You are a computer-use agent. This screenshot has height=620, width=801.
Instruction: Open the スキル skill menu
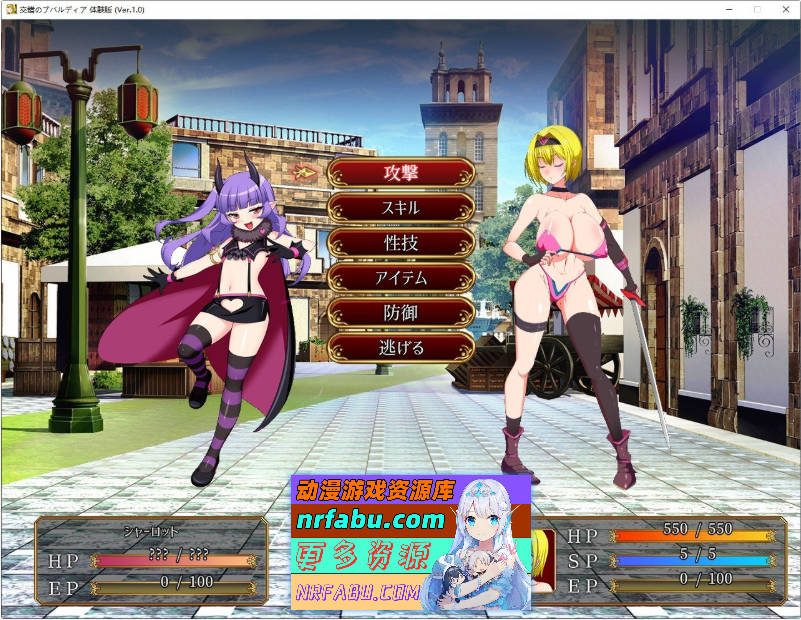pyautogui.click(x=401, y=208)
